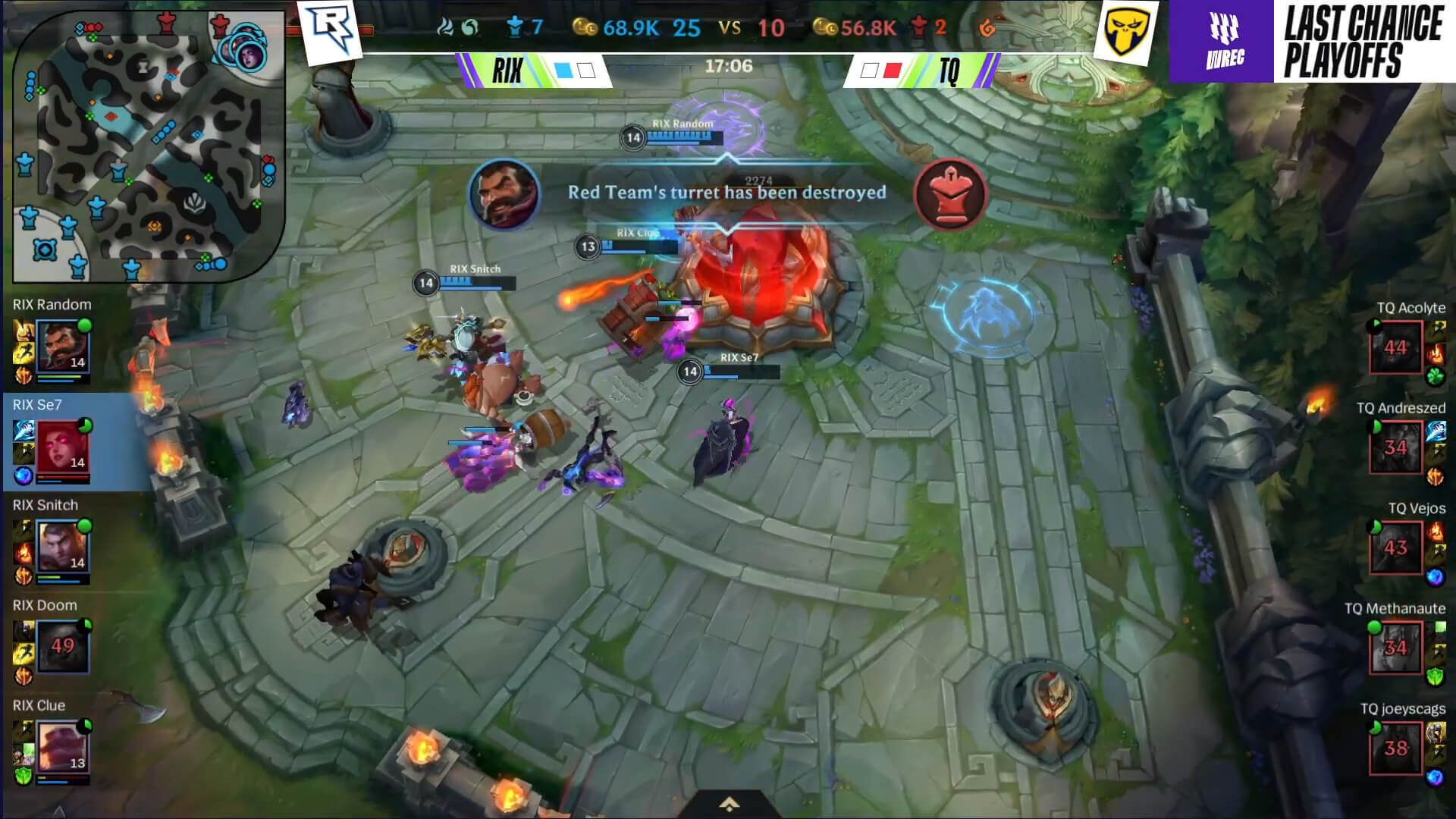Select RIX Snitch's champion portrait

63,548
